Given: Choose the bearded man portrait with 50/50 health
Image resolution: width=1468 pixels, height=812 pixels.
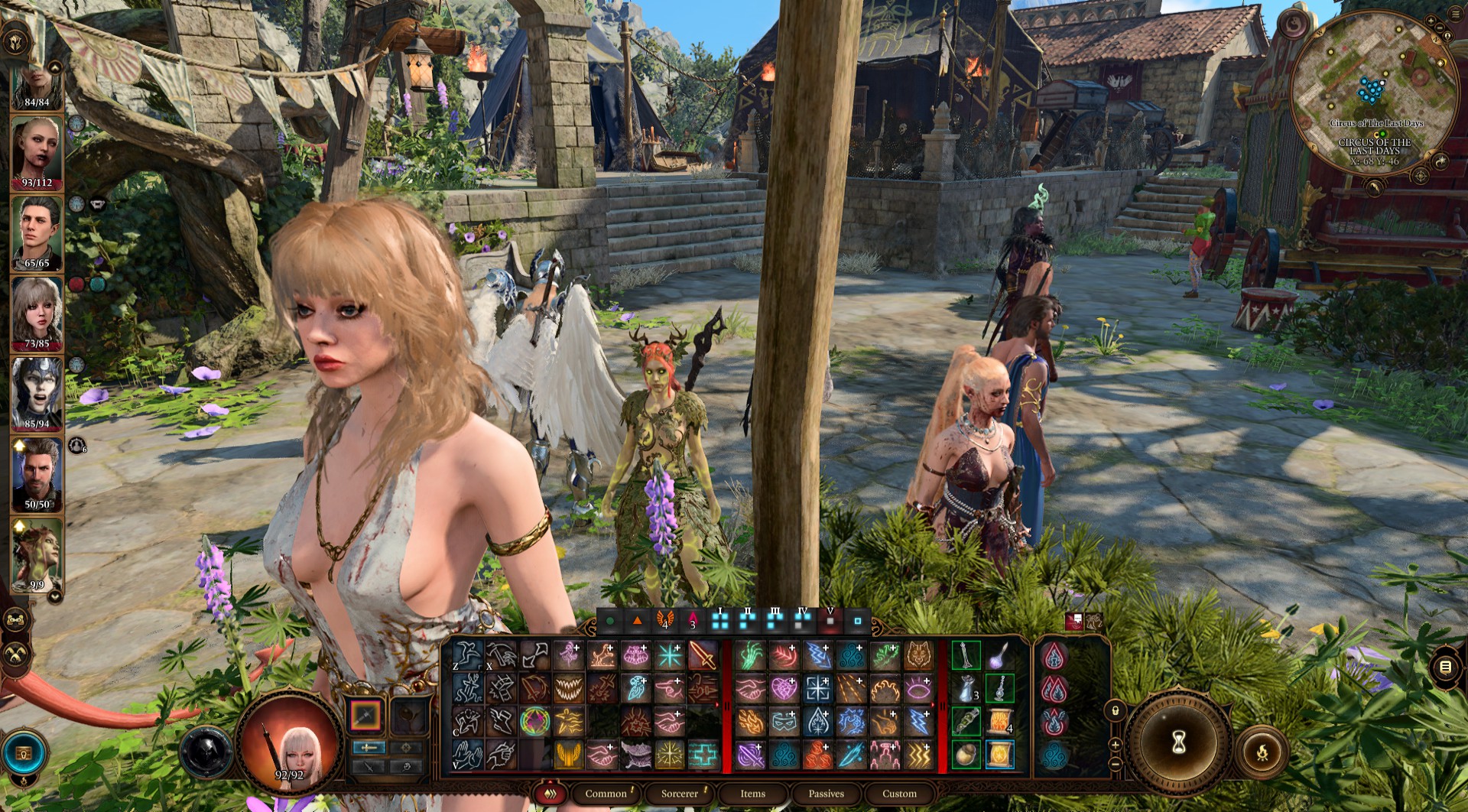Looking at the screenshot, I should [37, 474].
